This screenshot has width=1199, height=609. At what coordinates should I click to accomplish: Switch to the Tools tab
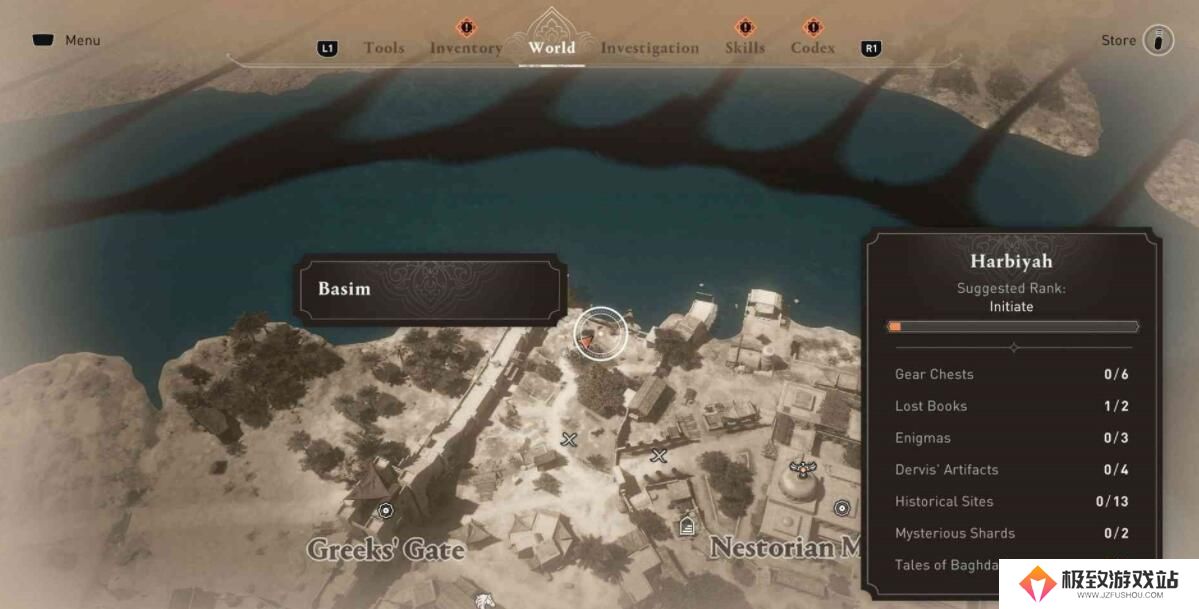coord(384,48)
